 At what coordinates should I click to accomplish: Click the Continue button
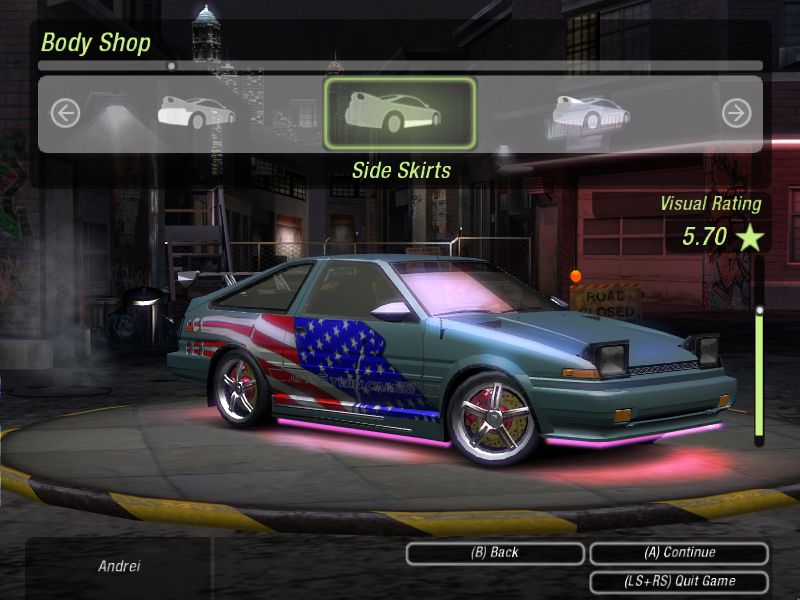[679, 553]
